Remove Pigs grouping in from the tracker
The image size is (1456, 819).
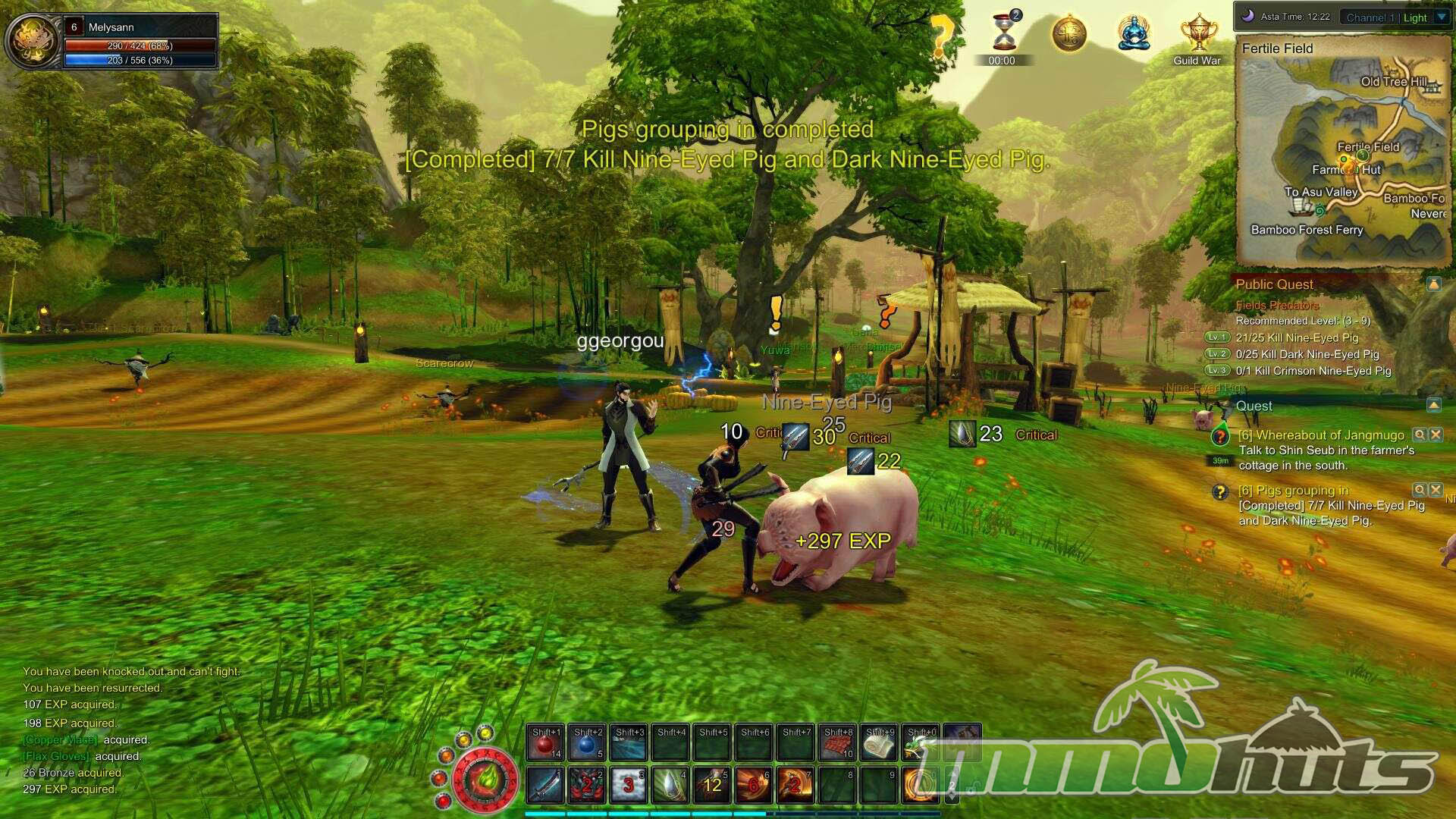pos(1436,490)
